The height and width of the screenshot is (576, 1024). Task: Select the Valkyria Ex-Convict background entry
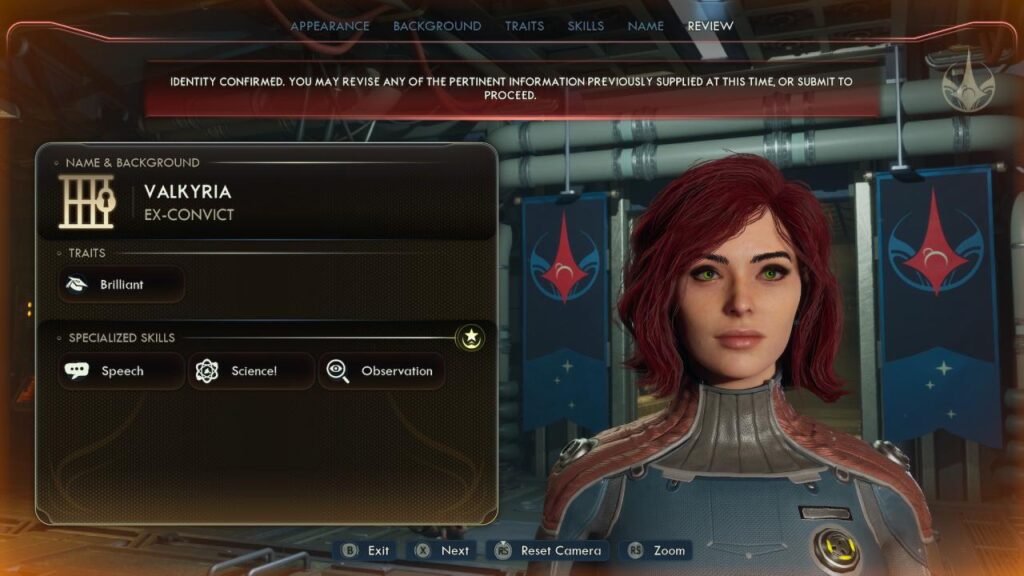[x=190, y=202]
